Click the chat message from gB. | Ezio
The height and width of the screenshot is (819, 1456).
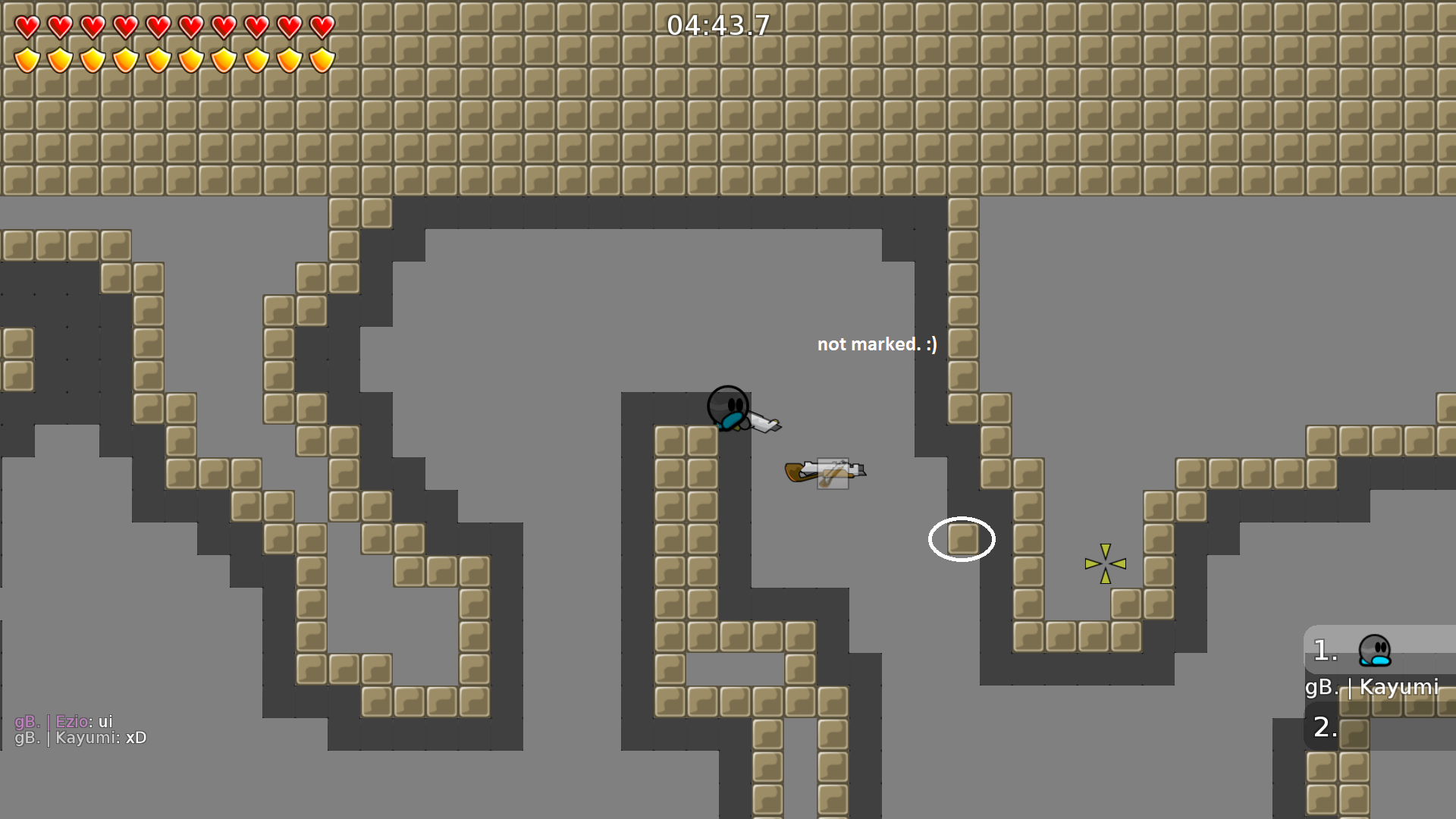64,722
